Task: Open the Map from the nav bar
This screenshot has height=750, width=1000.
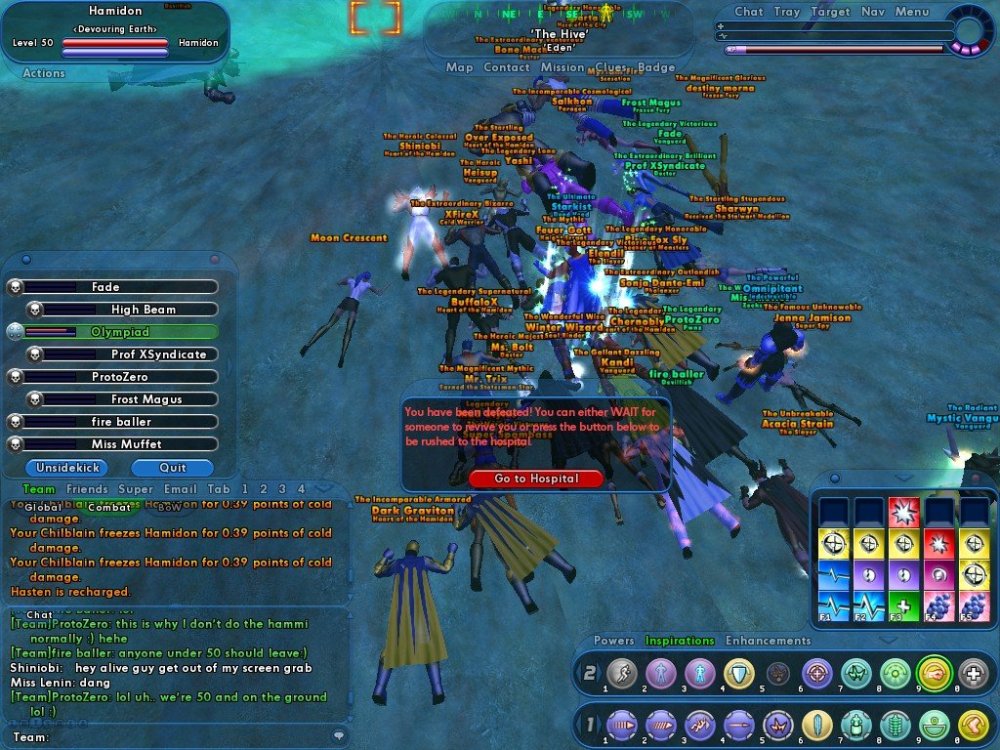Action: point(459,68)
